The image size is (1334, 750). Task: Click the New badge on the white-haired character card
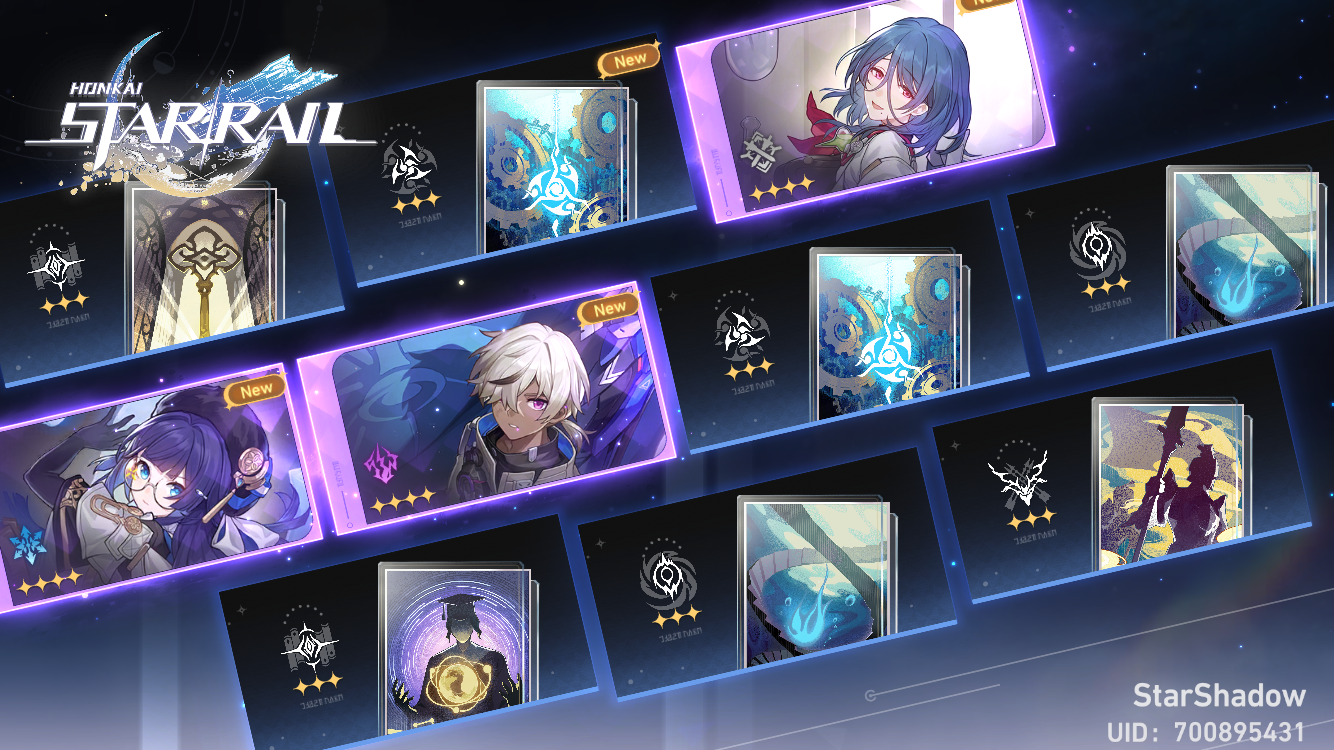tap(607, 308)
